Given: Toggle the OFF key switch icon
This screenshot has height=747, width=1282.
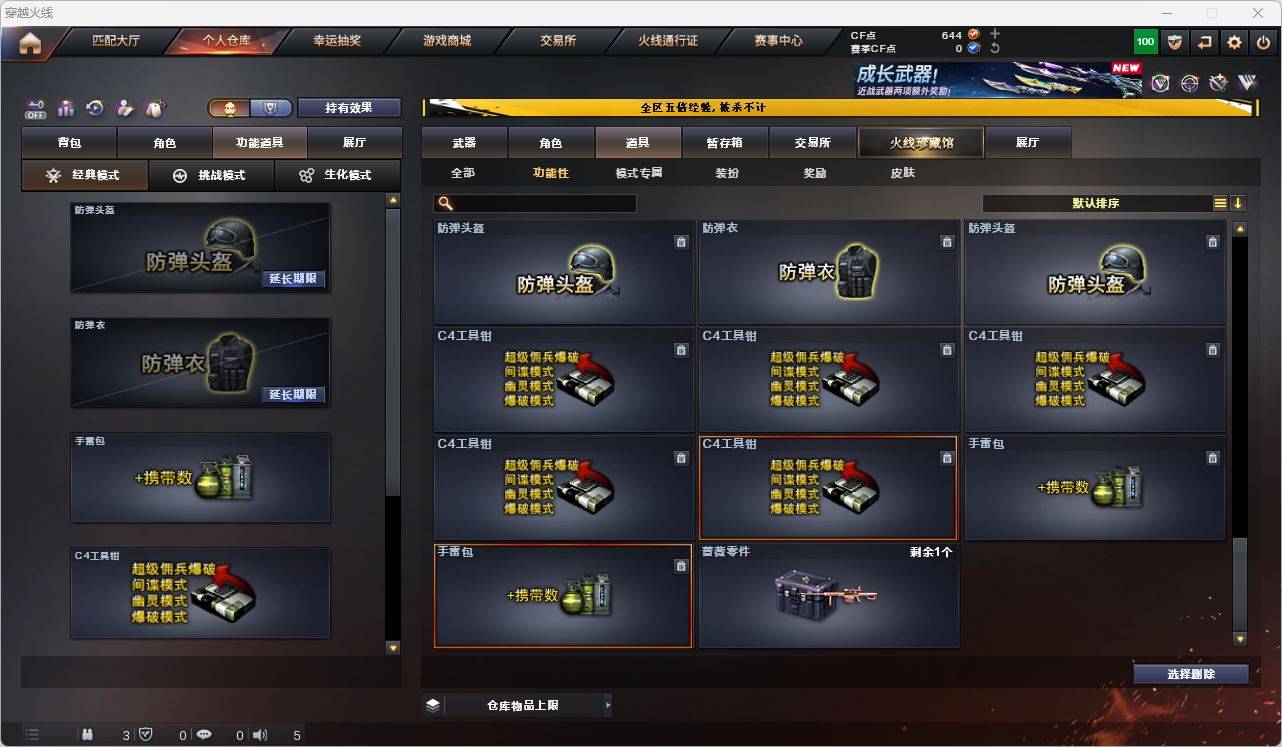Looking at the screenshot, I should coord(34,108).
